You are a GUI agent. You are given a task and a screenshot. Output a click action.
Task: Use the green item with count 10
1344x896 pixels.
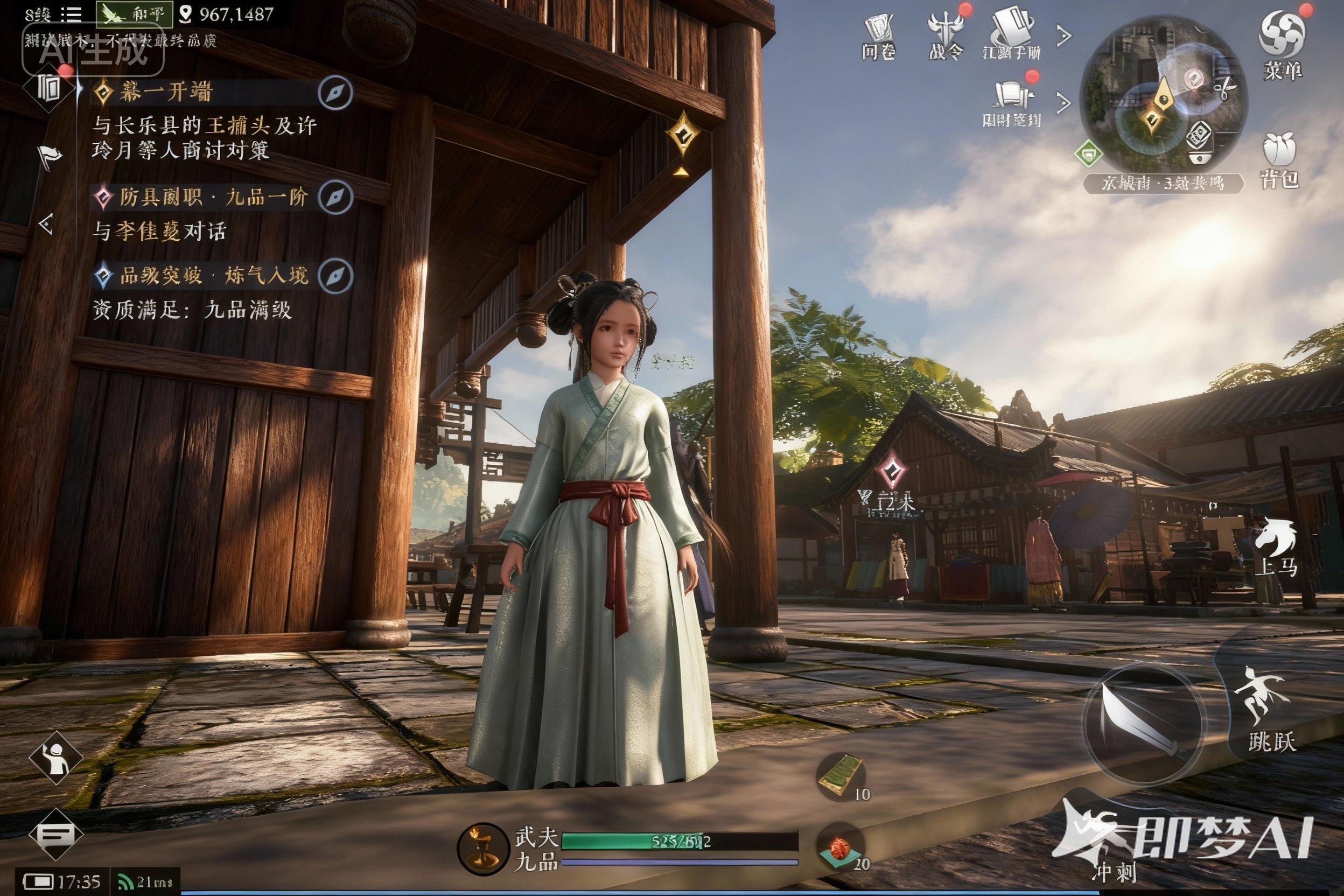pyautogui.click(x=841, y=777)
